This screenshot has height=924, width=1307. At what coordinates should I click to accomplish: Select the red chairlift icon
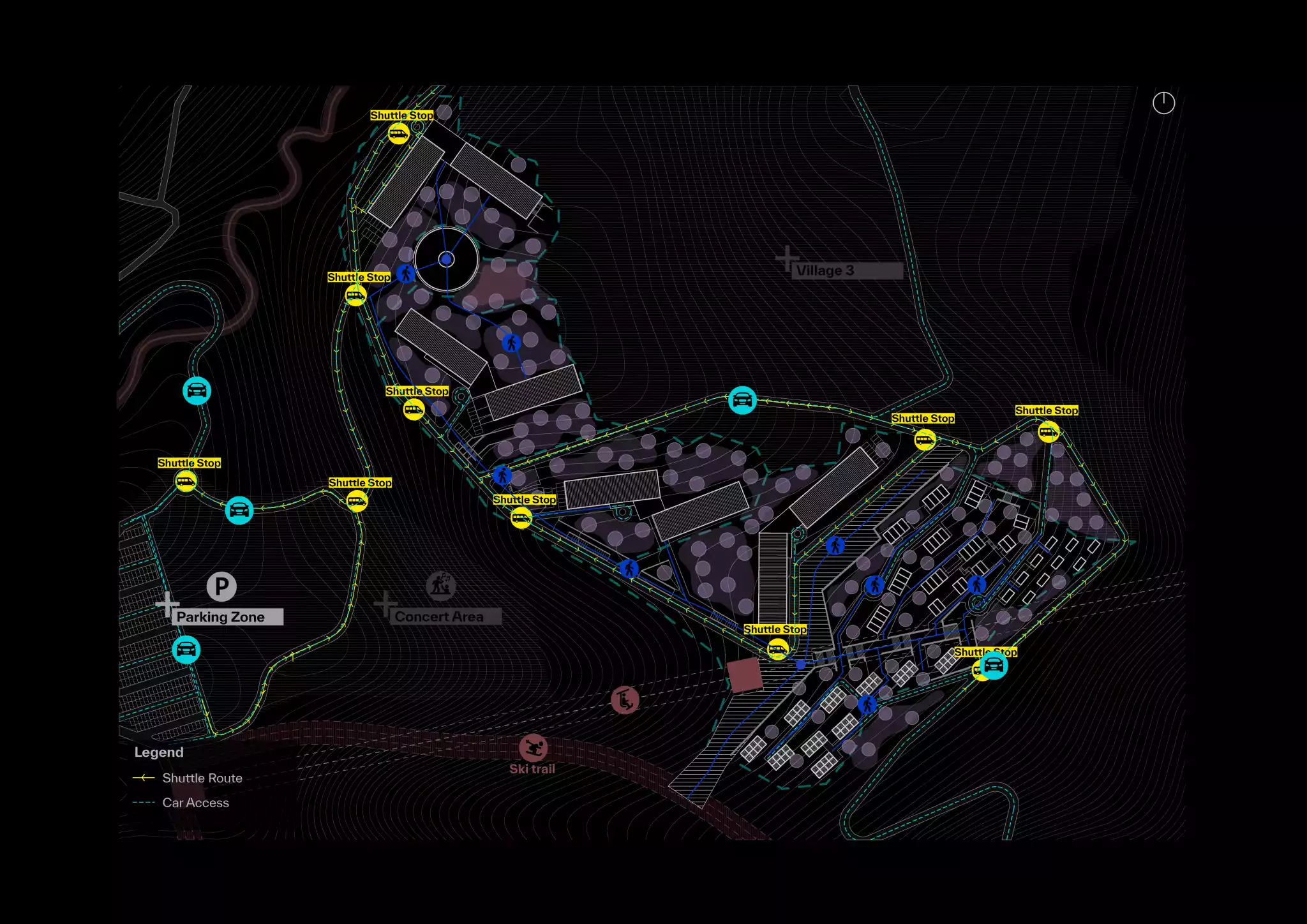point(625,700)
